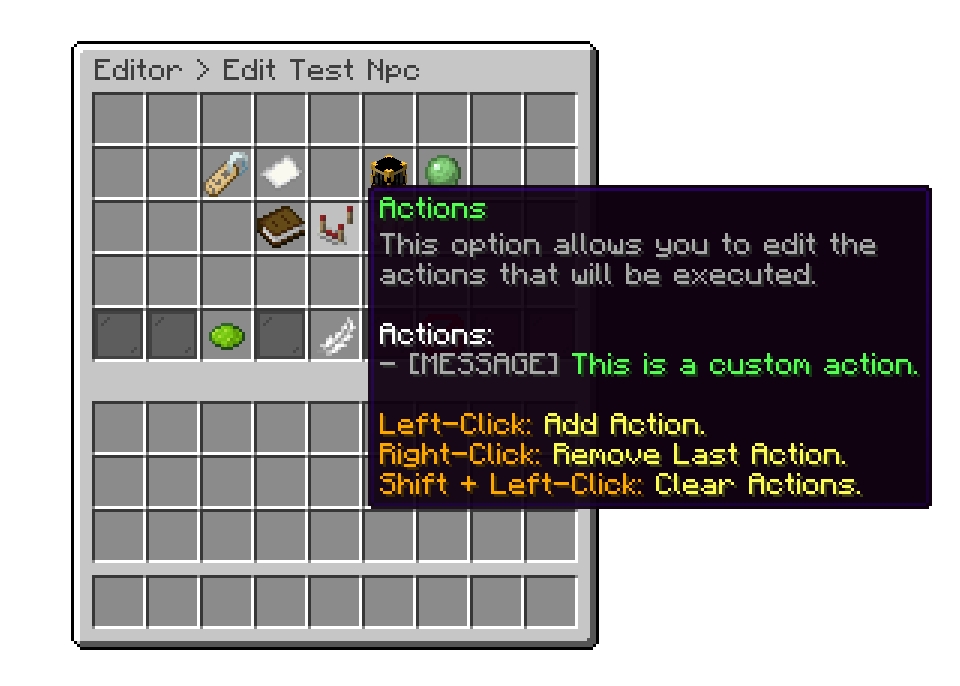The image size is (960, 686).
Task: Click the white paper item slot
Action: click(x=281, y=174)
